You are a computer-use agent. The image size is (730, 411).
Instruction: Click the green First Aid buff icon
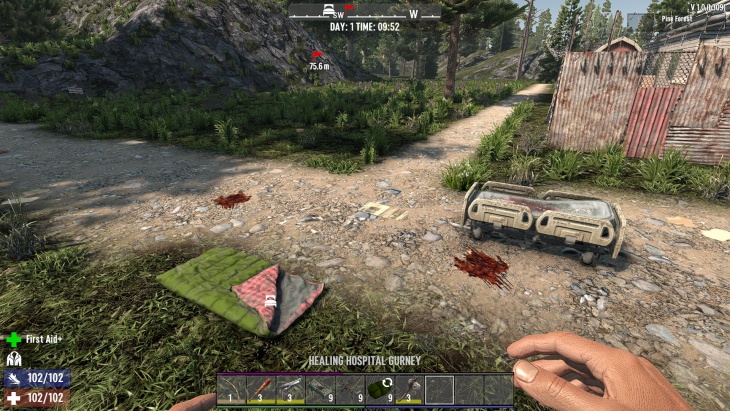pyautogui.click(x=14, y=339)
